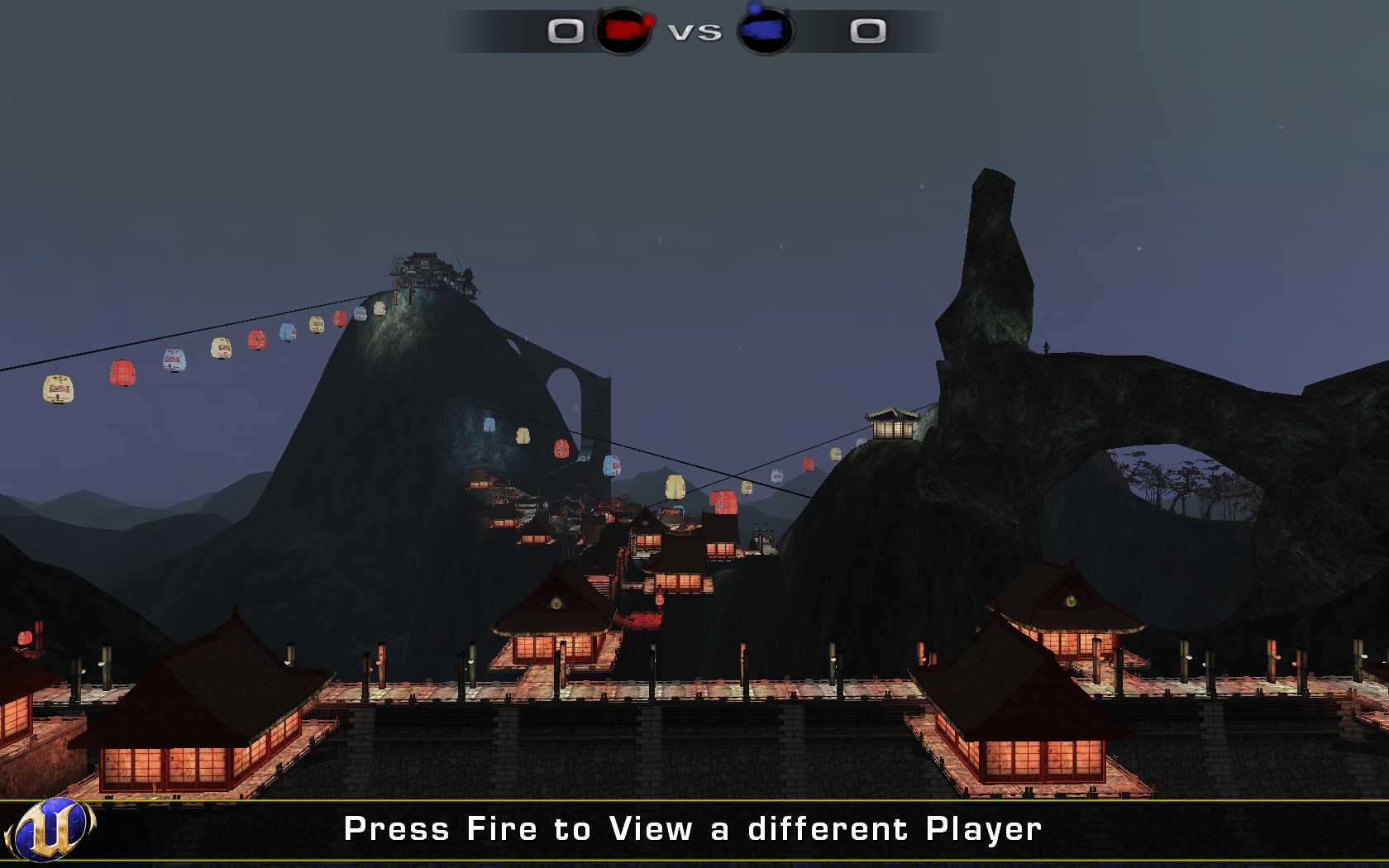Click 'Press Fire to View a different Player' text
Viewport: 1389px width, 868px height.
(x=693, y=828)
